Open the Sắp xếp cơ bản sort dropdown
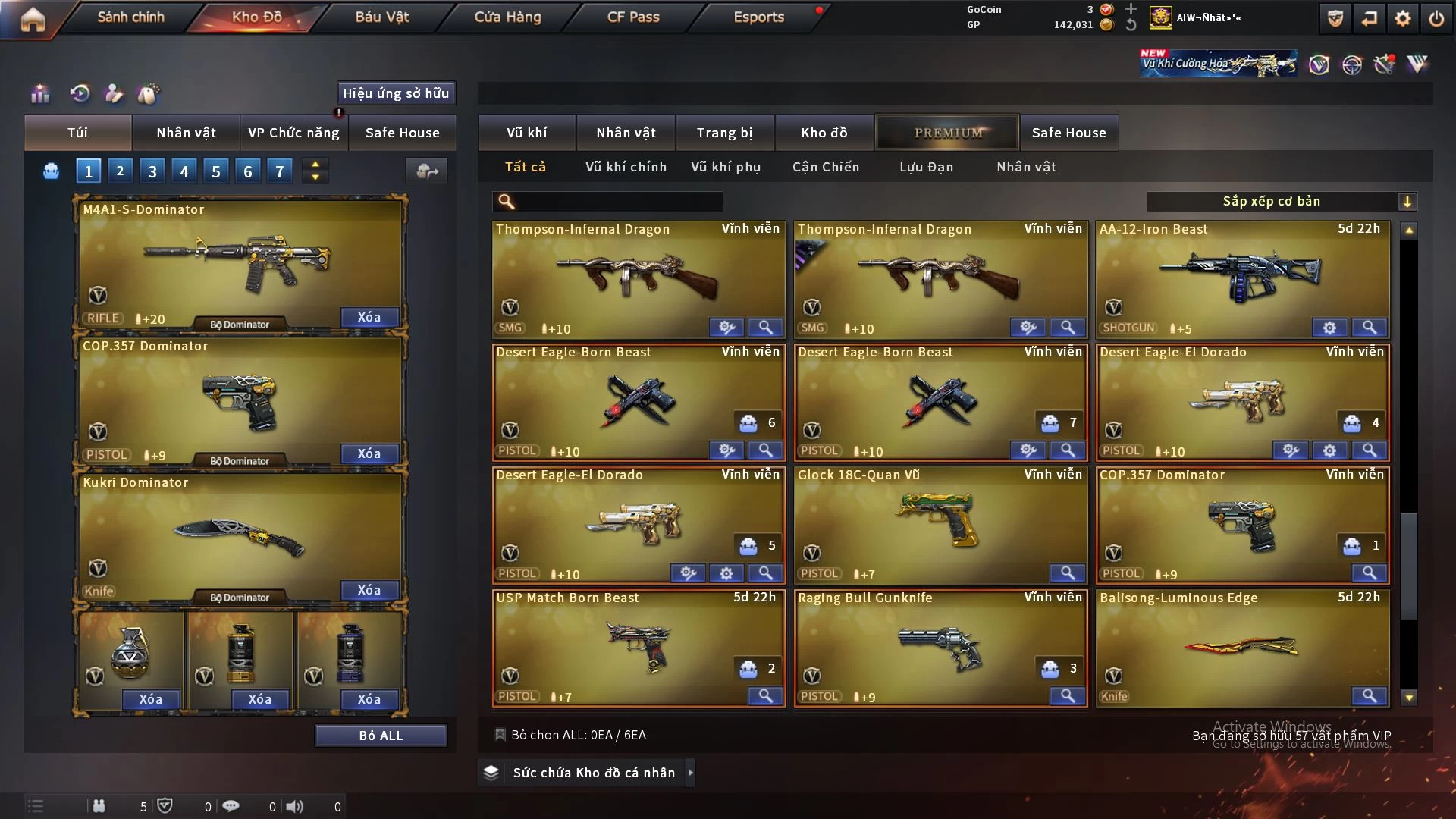Viewport: 1456px width, 819px height. click(x=1281, y=202)
